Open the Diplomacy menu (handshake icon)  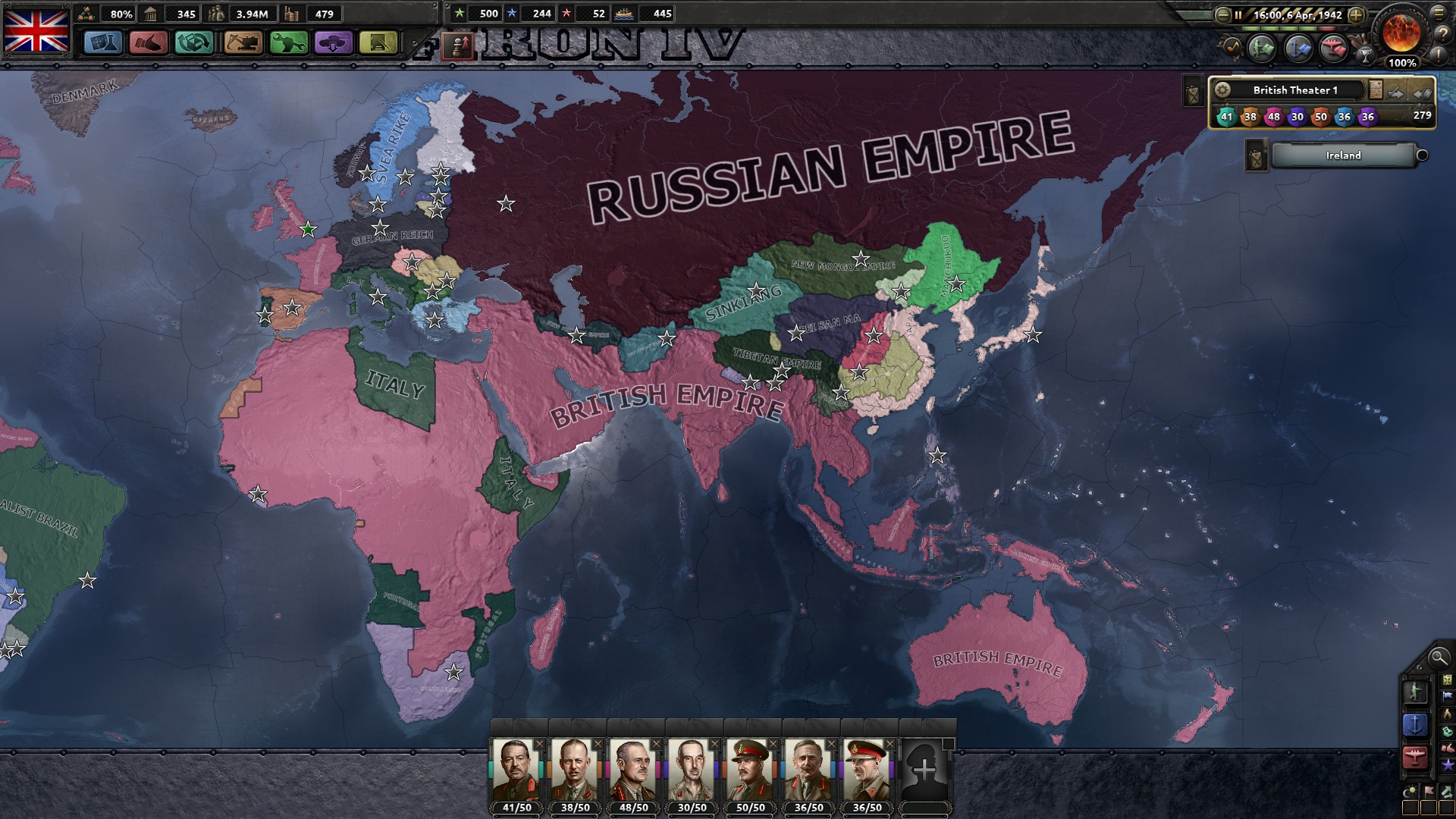coord(149,42)
